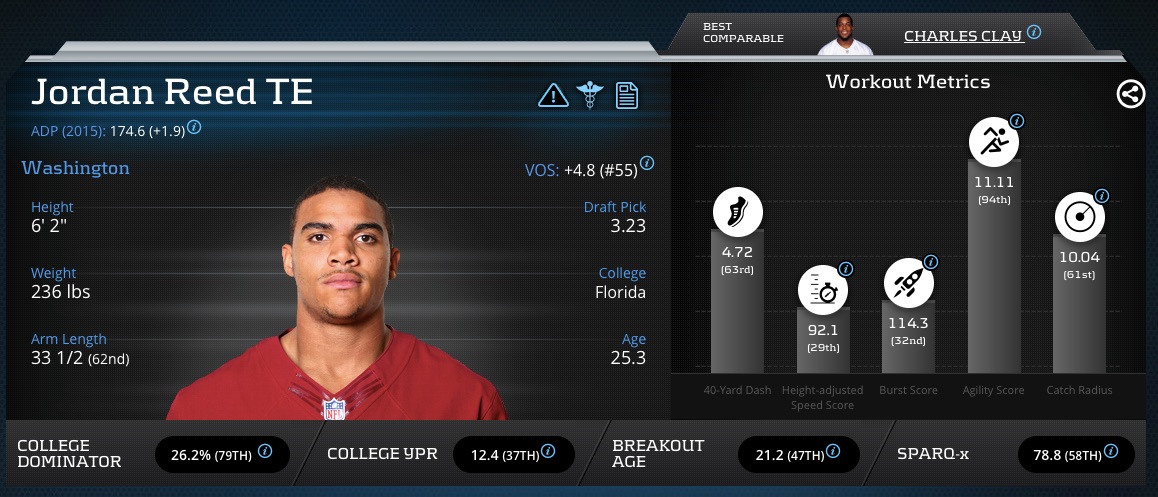Select the Height-adjusted Speed Score stopwatch icon
The height and width of the screenshot is (497, 1158).
point(822,291)
